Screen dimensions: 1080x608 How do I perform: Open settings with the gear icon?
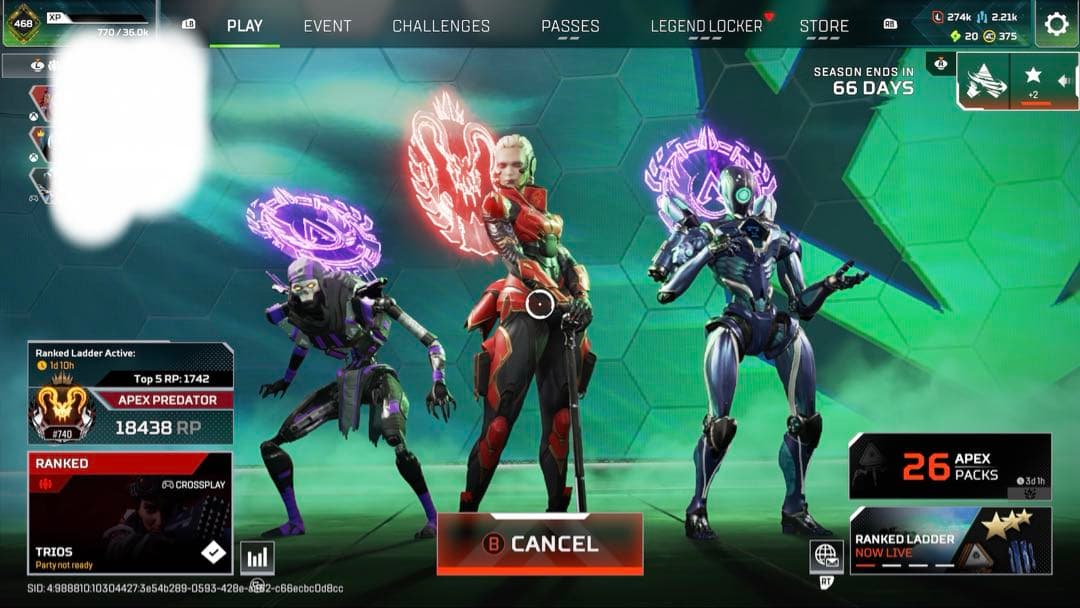(x=1056, y=24)
